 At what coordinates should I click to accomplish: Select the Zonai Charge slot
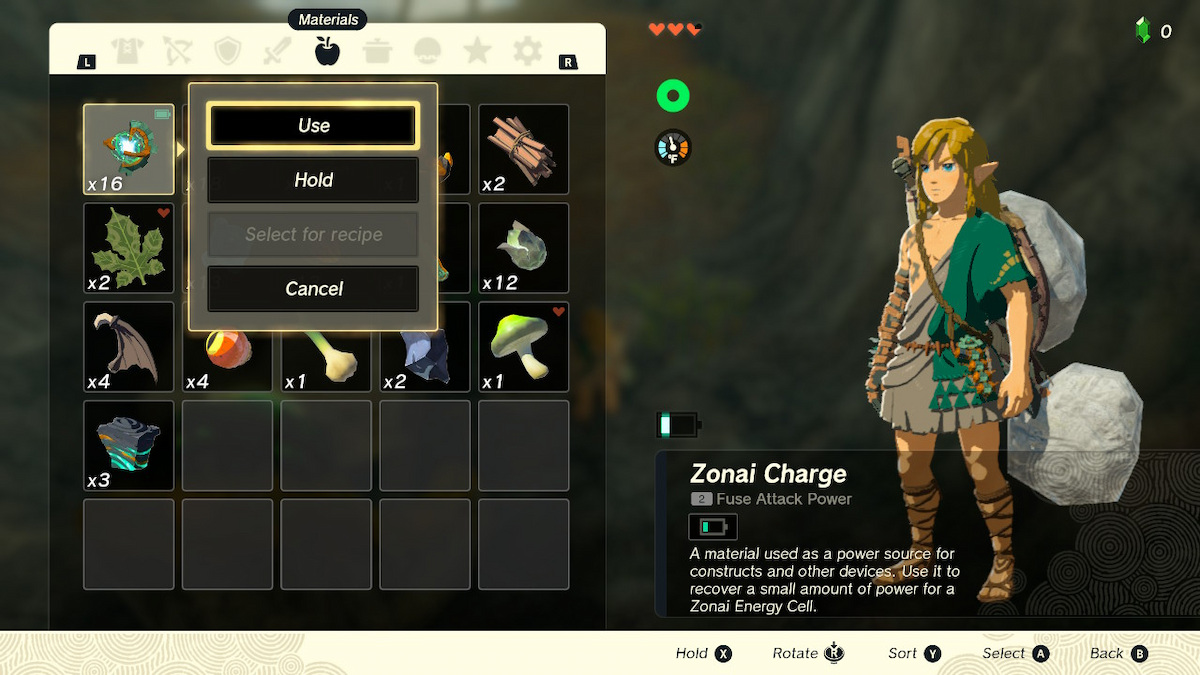[x=129, y=149]
